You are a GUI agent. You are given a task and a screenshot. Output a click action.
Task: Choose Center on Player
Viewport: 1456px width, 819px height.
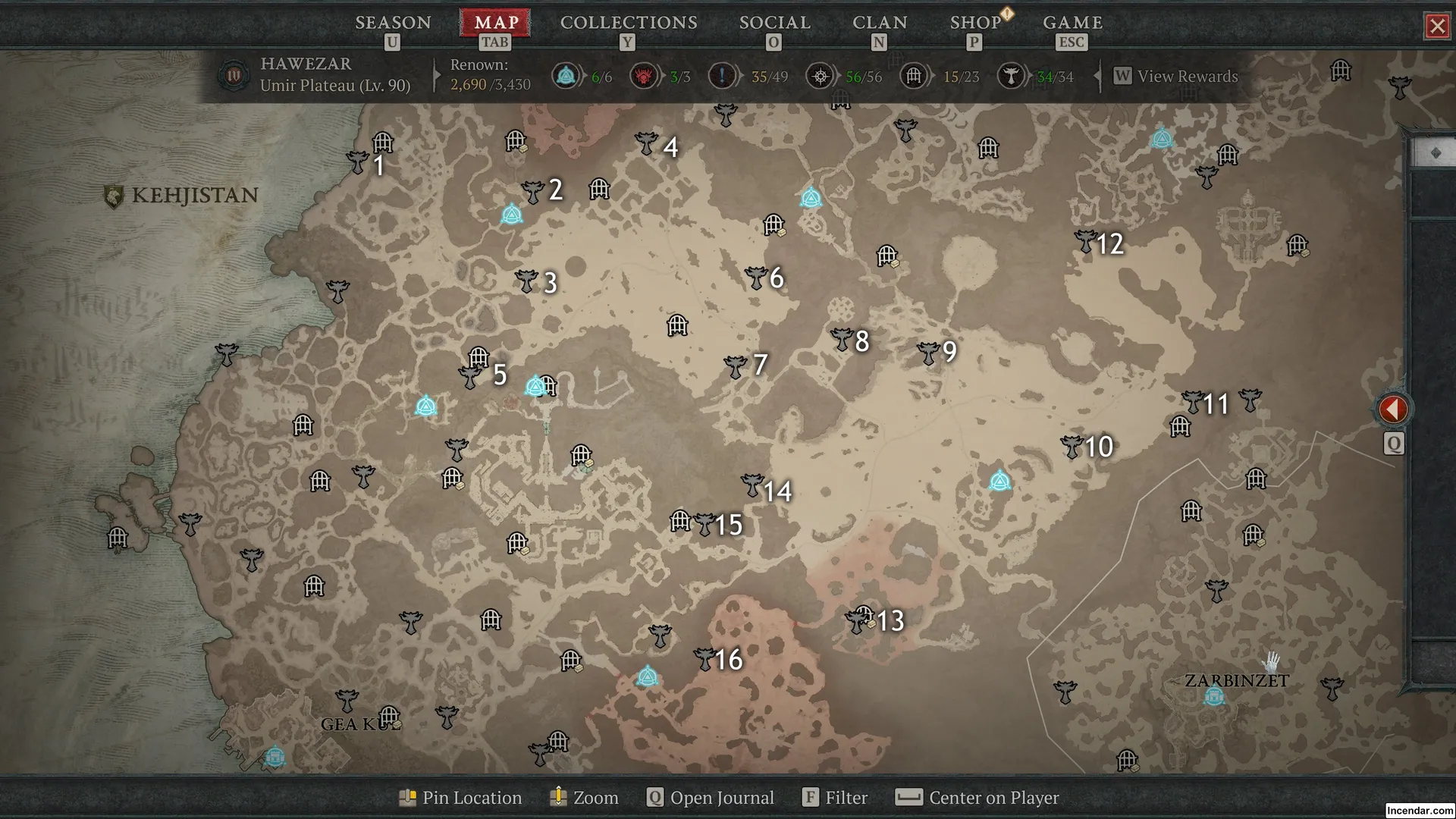click(978, 798)
